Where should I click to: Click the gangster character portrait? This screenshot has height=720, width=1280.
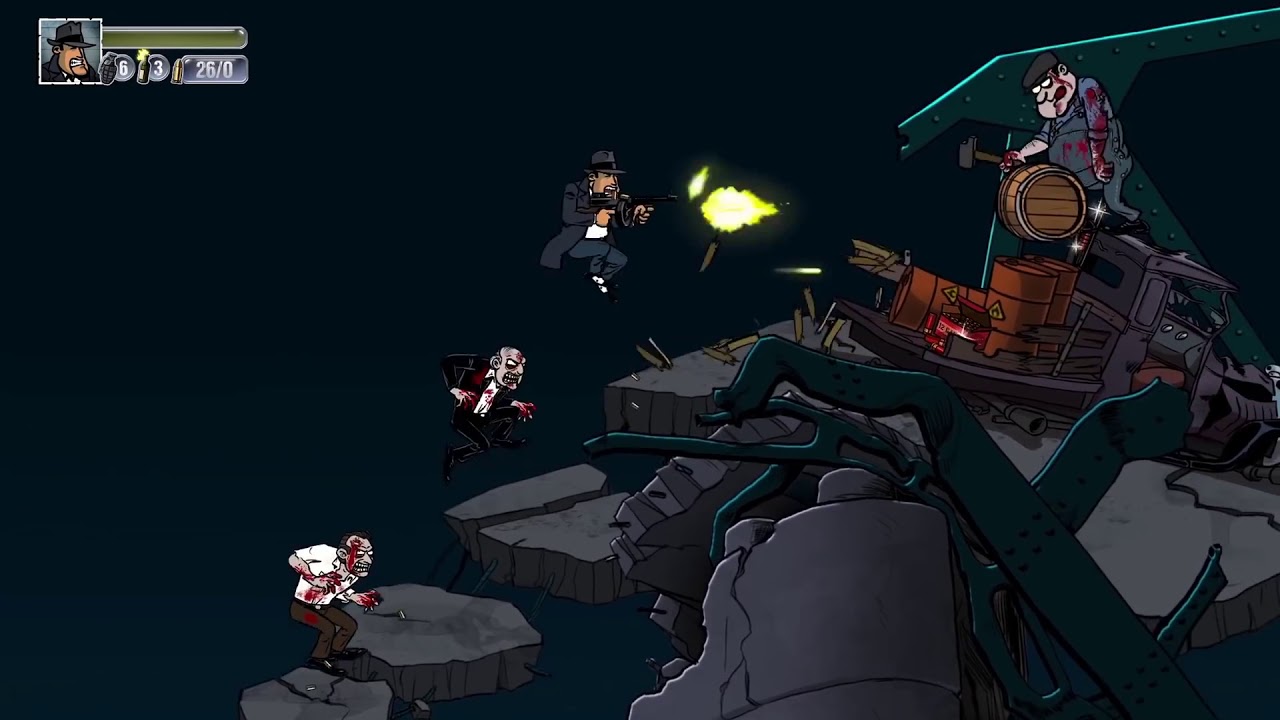(70, 51)
